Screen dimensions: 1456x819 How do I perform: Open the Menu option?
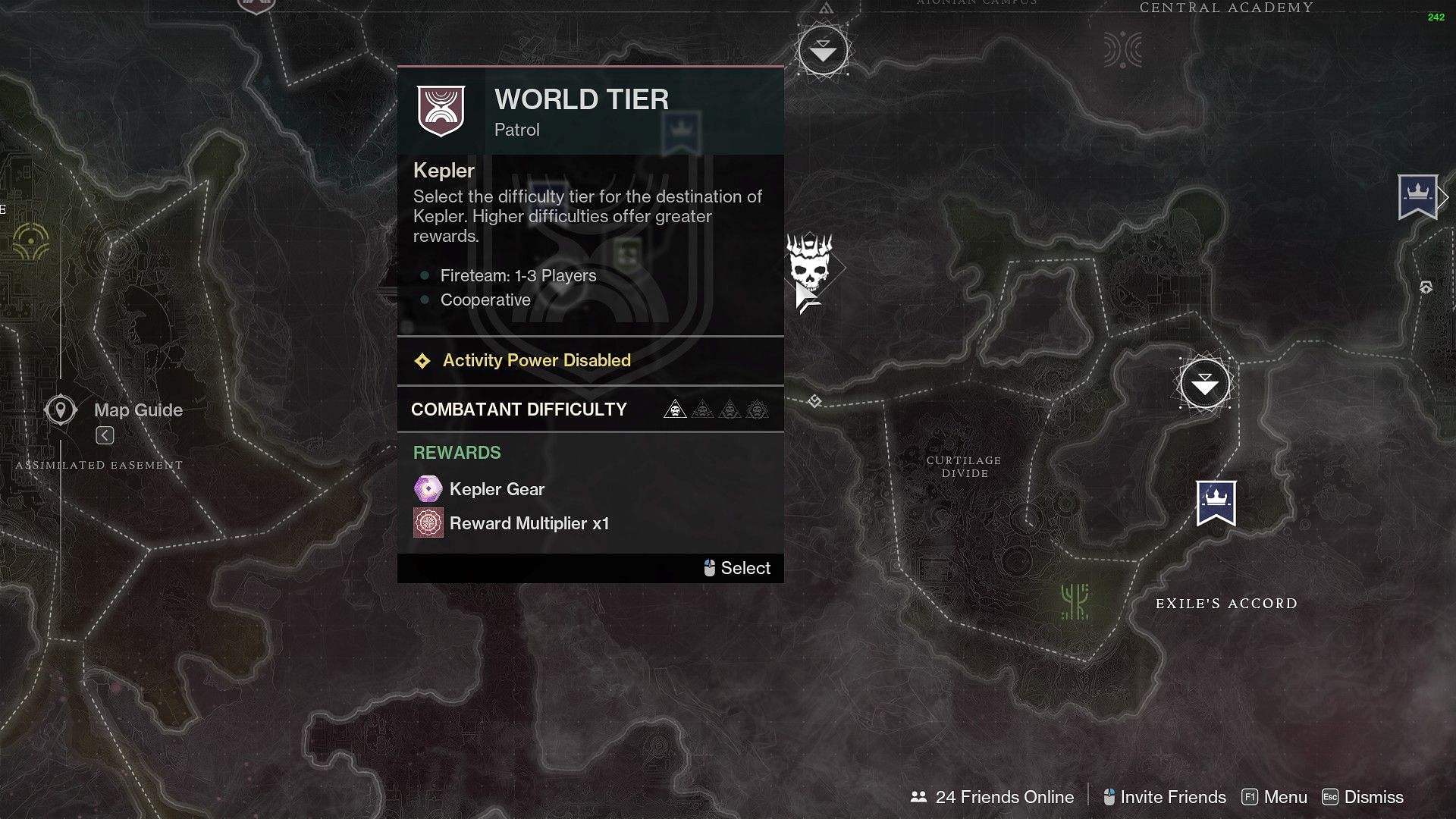point(1274,797)
